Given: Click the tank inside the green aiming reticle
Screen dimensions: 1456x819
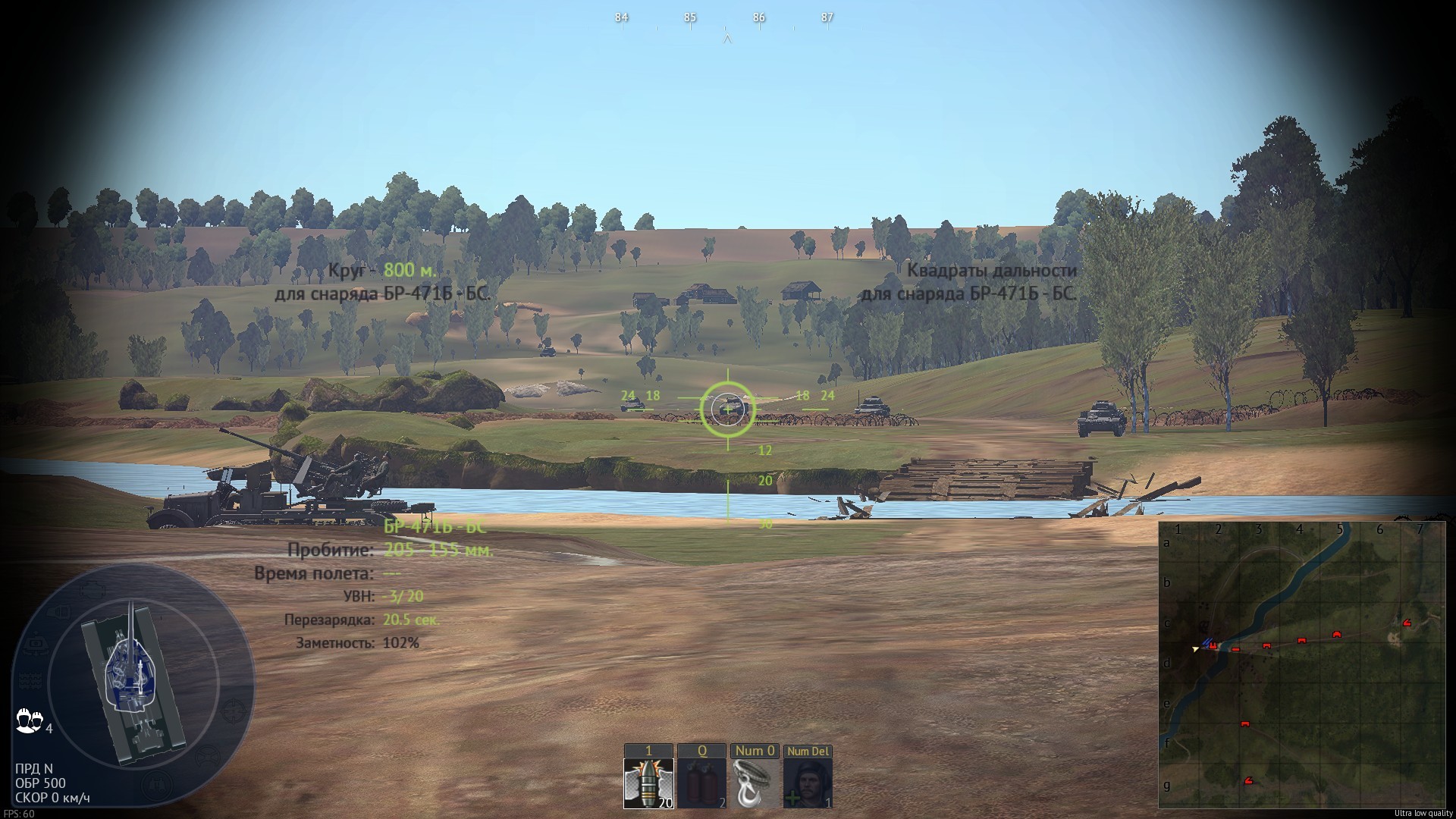Looking at the screenshot, I should click(x=730, y=405).
